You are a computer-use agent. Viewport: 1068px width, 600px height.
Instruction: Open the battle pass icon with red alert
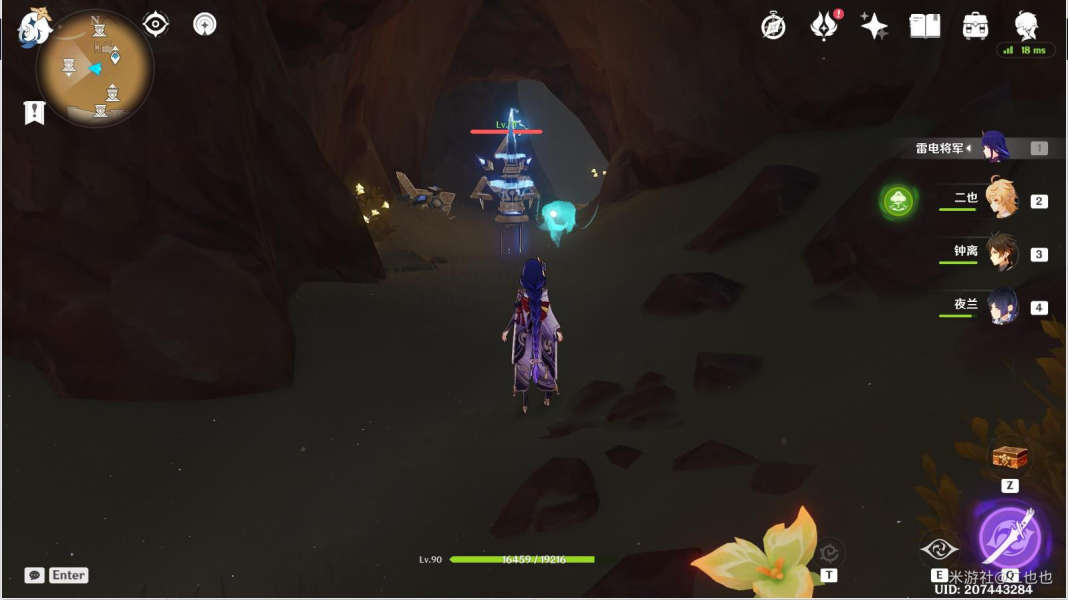click(x=824, y=26)
